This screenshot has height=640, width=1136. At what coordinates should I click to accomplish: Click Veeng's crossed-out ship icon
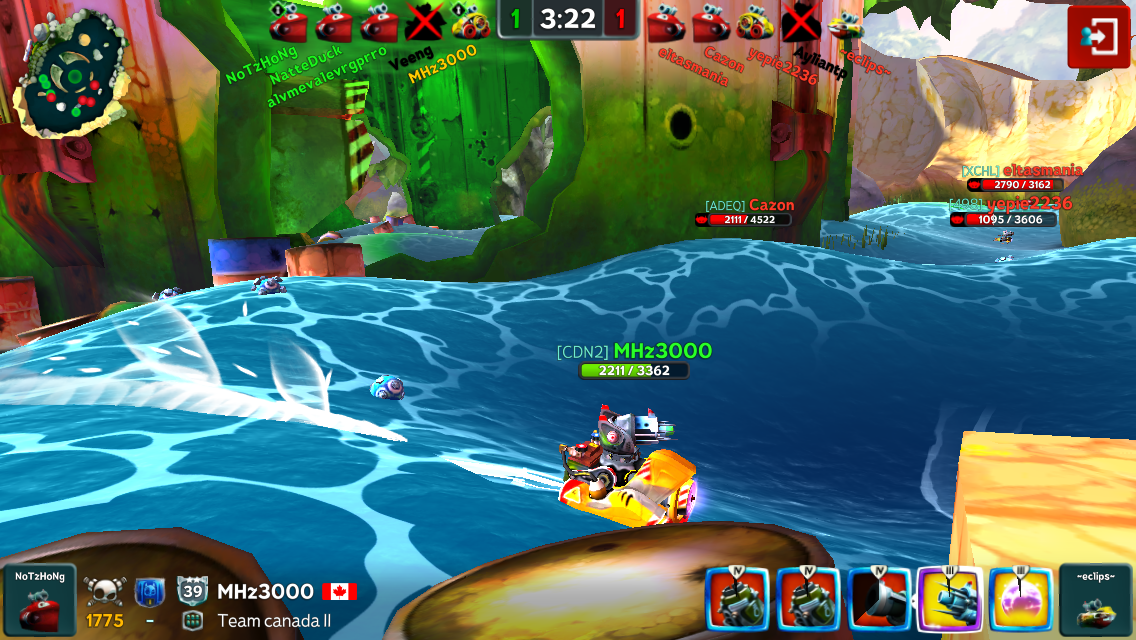pos(425,22)
